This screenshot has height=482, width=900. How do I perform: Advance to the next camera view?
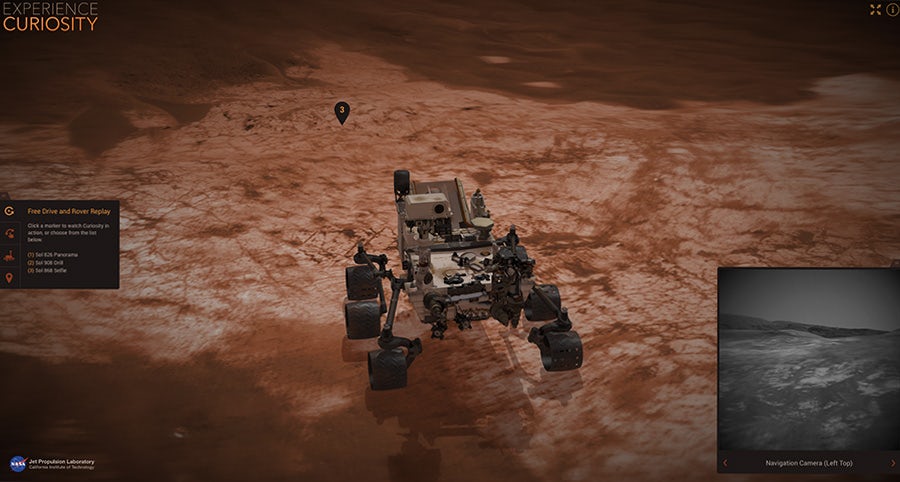coord(892,463)
